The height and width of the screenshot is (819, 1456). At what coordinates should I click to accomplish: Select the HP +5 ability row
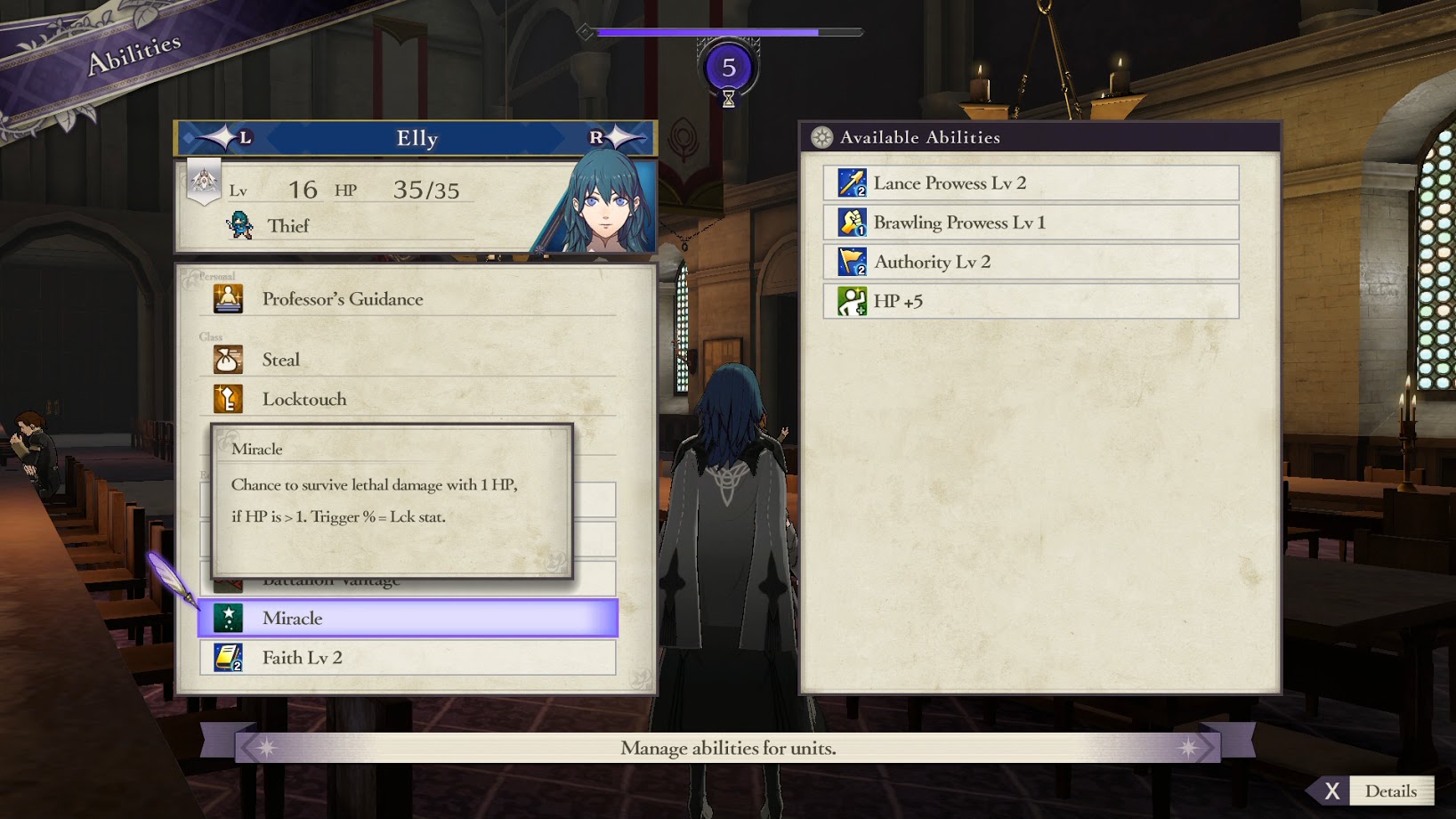click(x=1031, y=301)
